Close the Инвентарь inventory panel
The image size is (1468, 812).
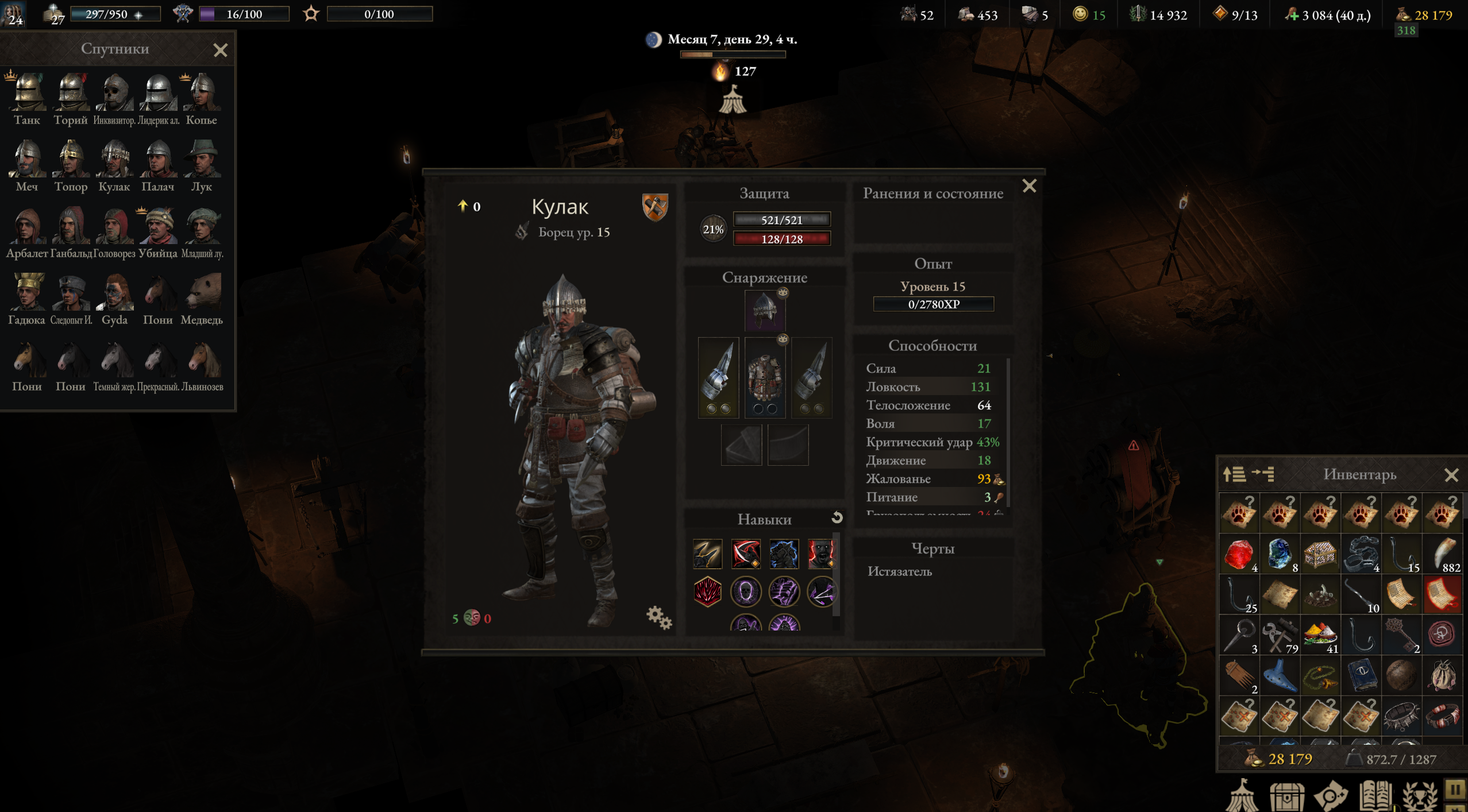(1451, 475)
